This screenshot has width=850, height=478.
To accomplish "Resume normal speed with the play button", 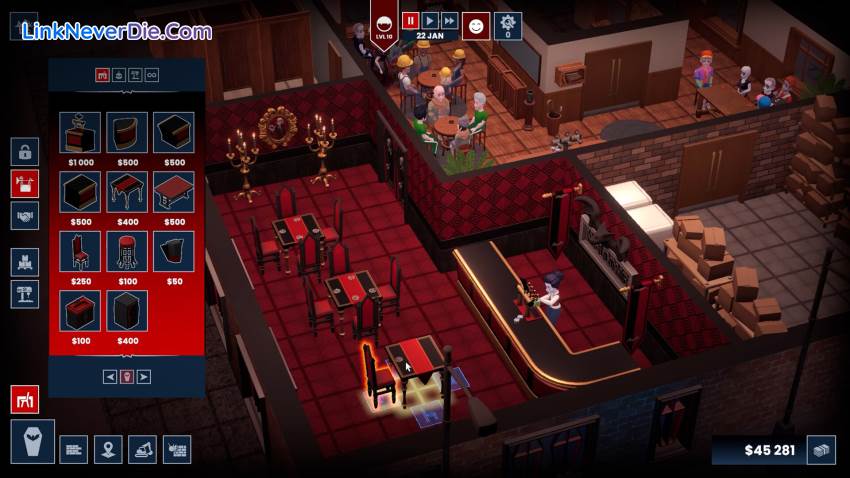I will (430, 20).
